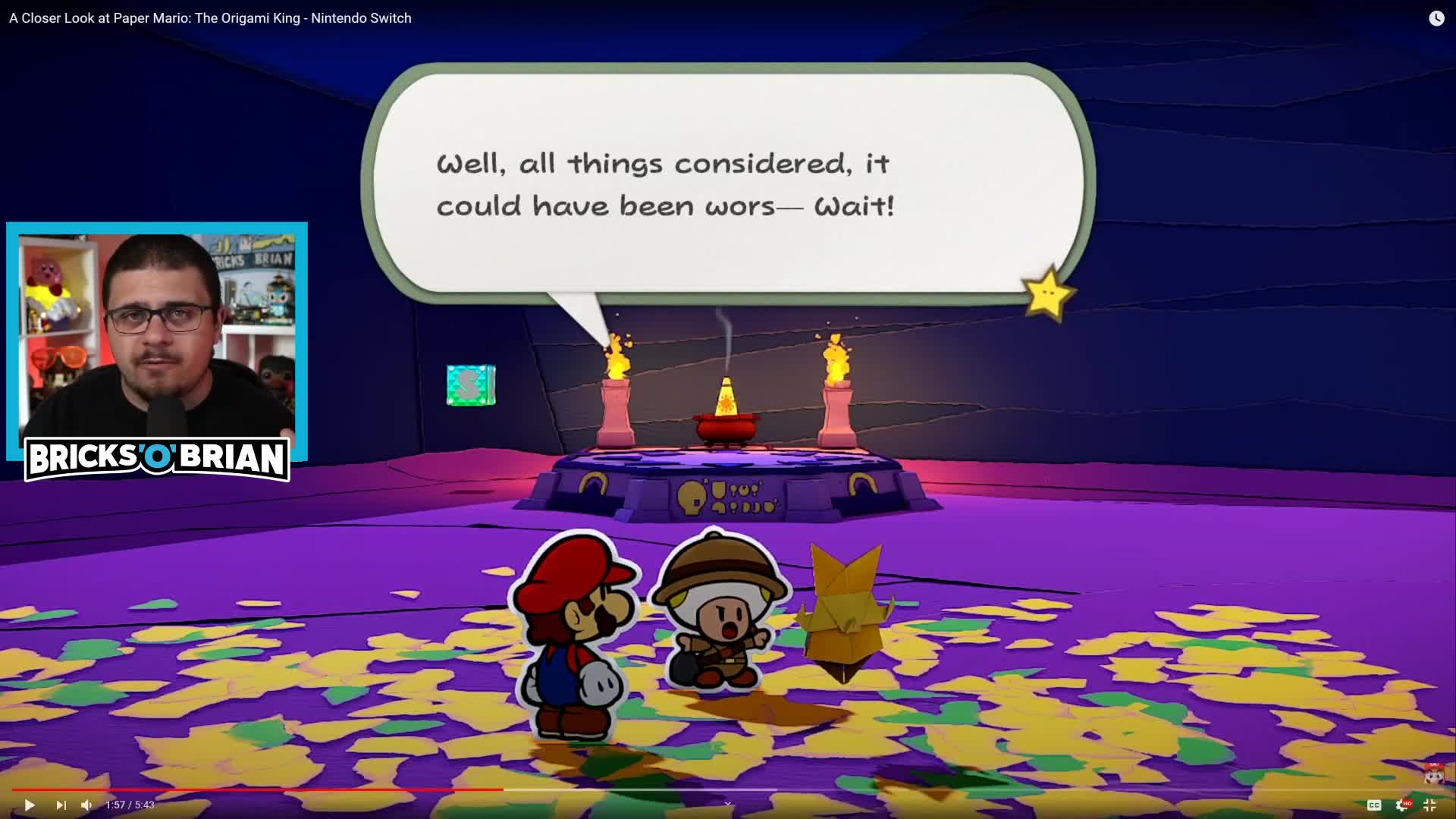
Task: Toggle subtitles off with the CC button
Action: click(x=1373, y=805)
